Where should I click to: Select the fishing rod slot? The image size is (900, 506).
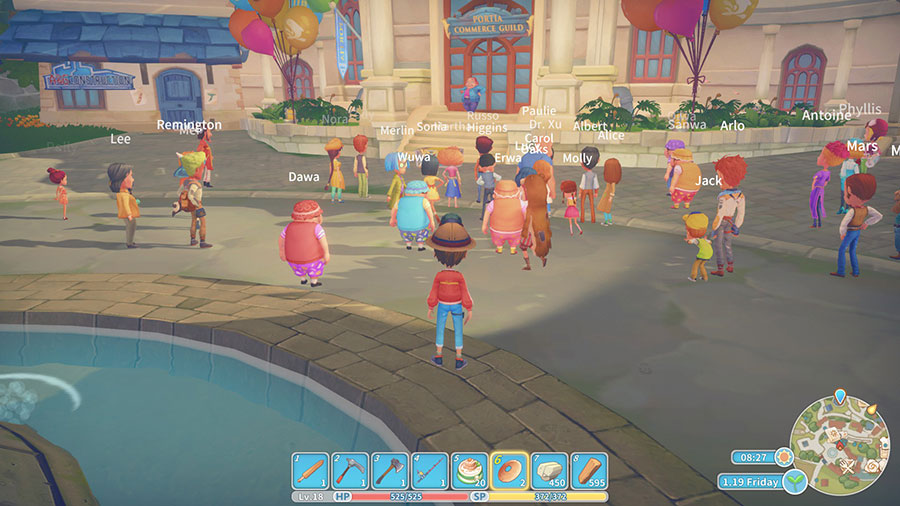(x=430, y=471)
